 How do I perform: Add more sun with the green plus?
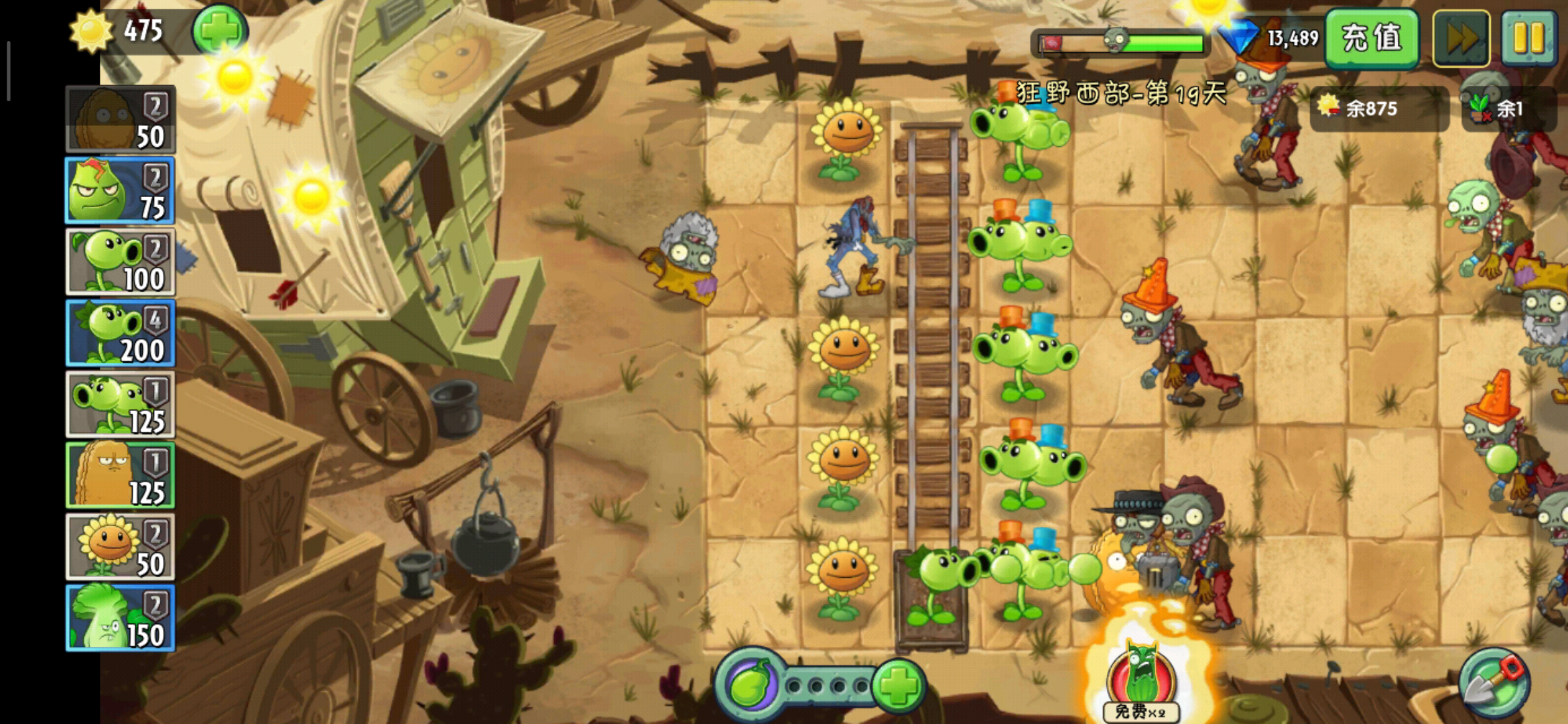pos(220,30)
